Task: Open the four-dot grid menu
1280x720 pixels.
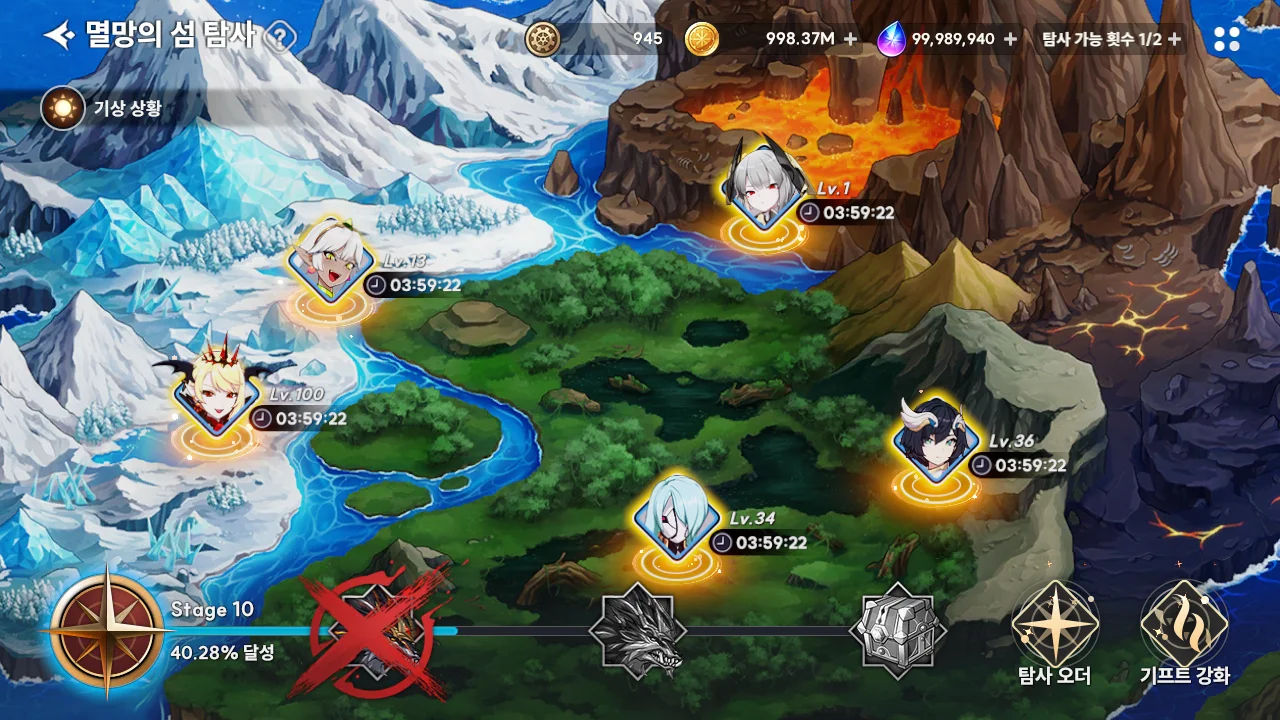Action: [x=1226, y=39]
